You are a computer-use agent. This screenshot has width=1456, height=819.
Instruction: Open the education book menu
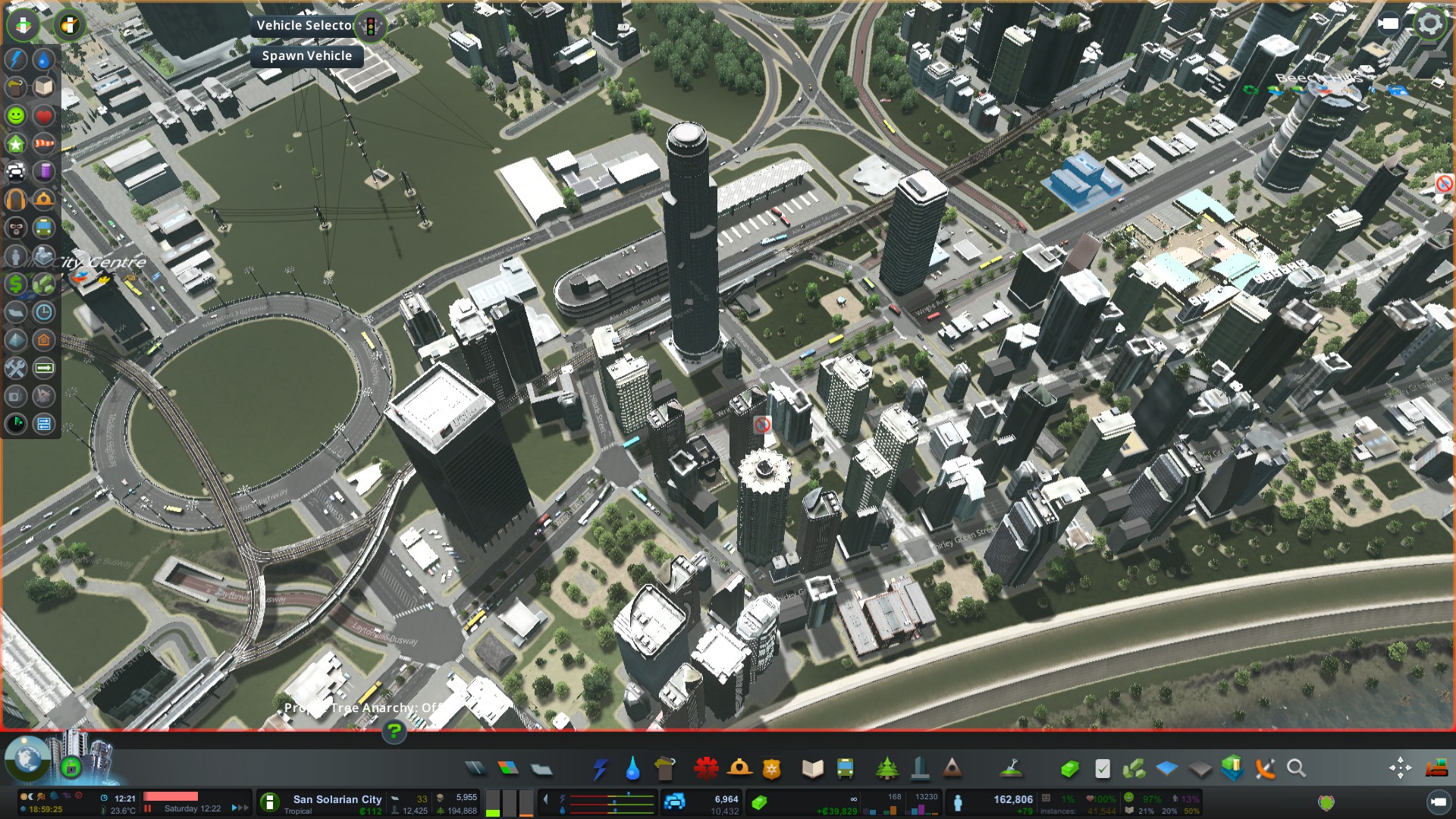click(812, 769)
